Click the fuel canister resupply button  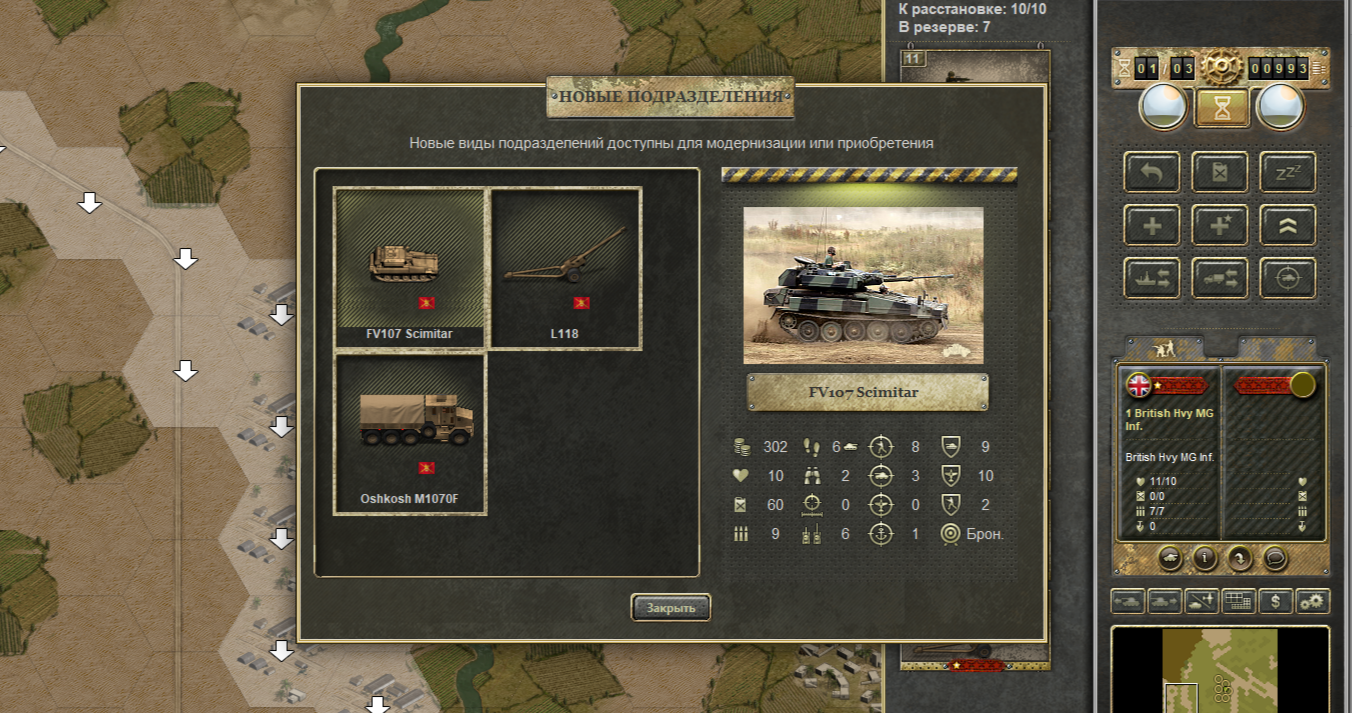(x=1219, y=172)
